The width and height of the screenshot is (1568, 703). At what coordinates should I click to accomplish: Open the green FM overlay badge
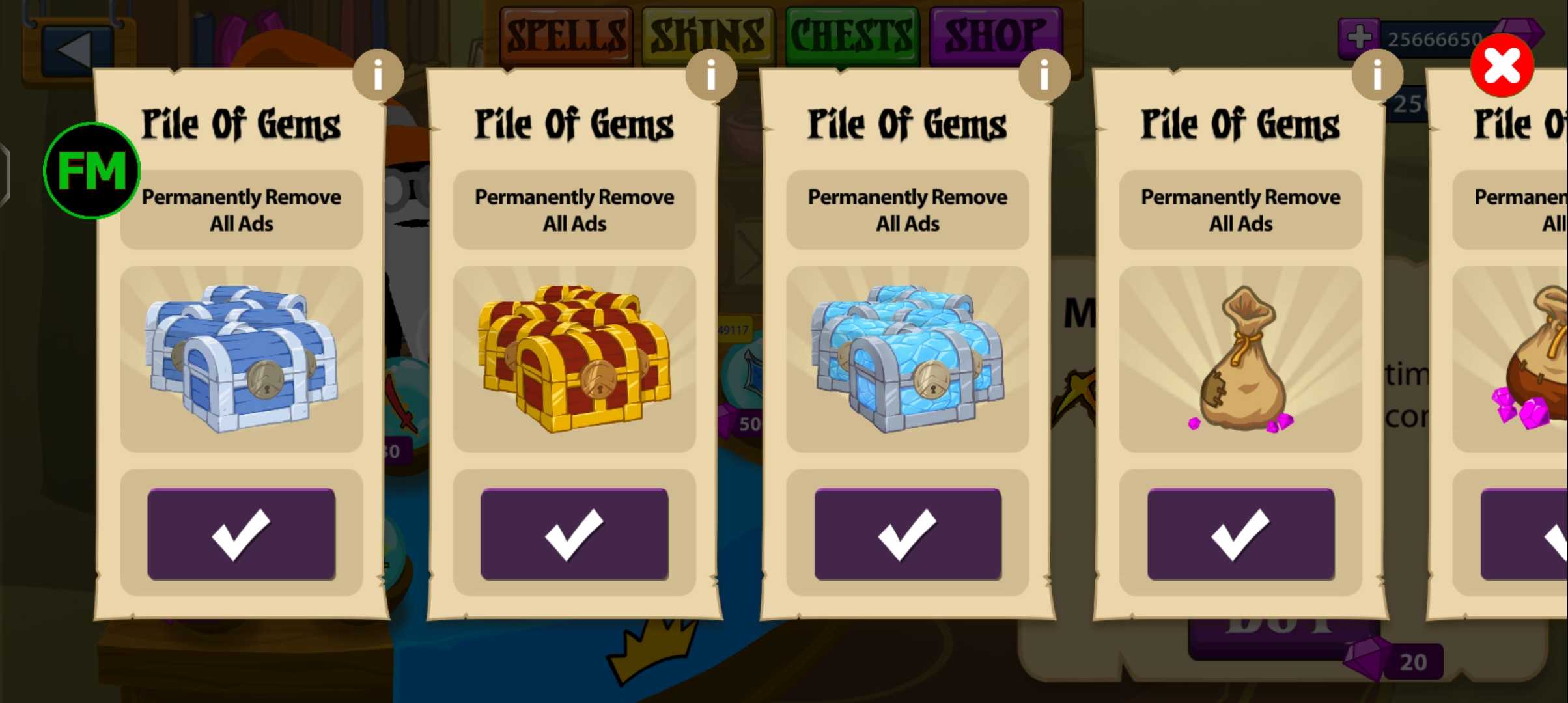(x=92, y=171)
